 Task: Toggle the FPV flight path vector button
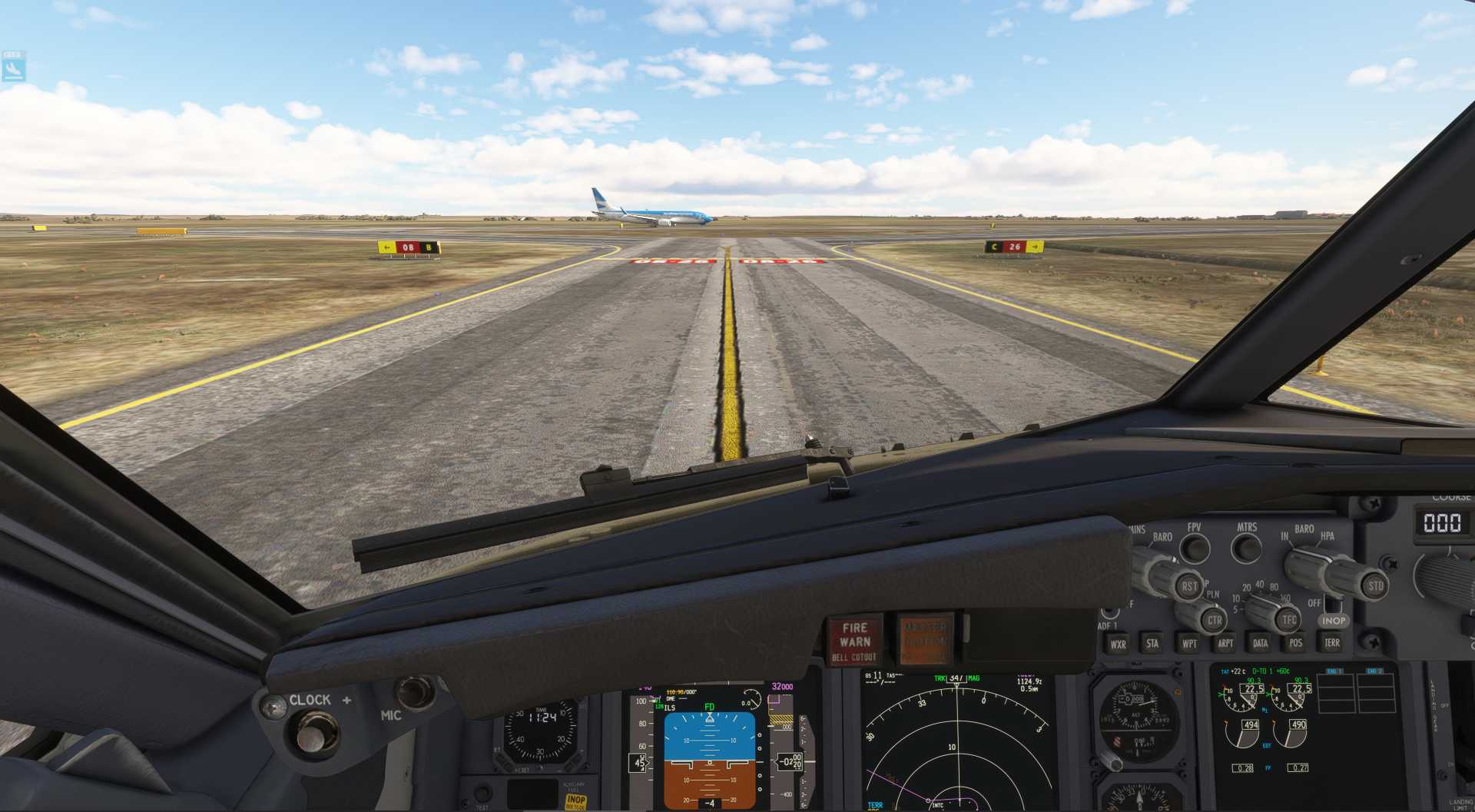tap(1194, 549)
